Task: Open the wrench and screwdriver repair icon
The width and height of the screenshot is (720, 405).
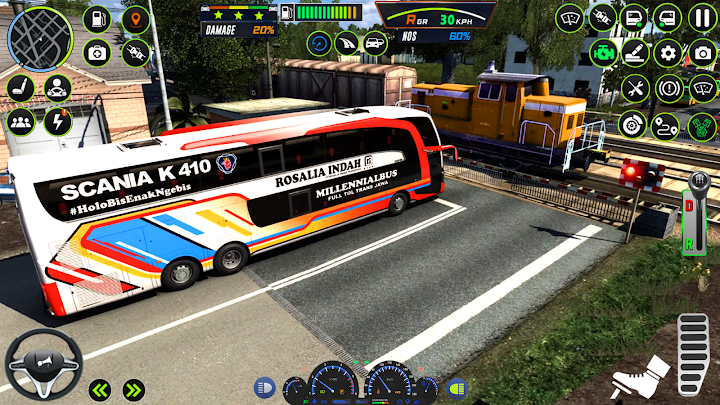Action: [x=634, y=88]
